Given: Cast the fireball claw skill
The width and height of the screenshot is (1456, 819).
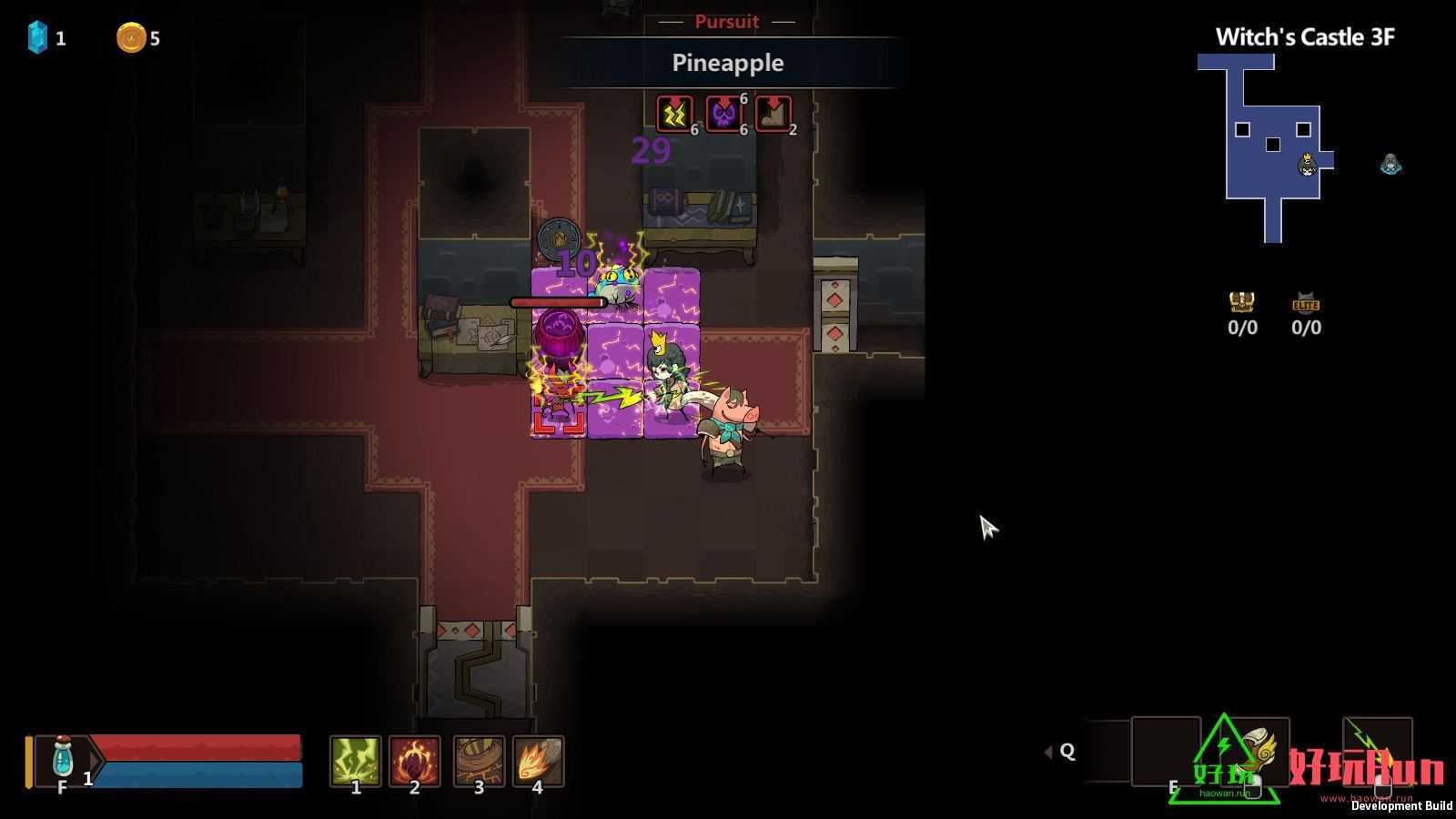Looking at the screenshot, I should click(x=538, y=760).
